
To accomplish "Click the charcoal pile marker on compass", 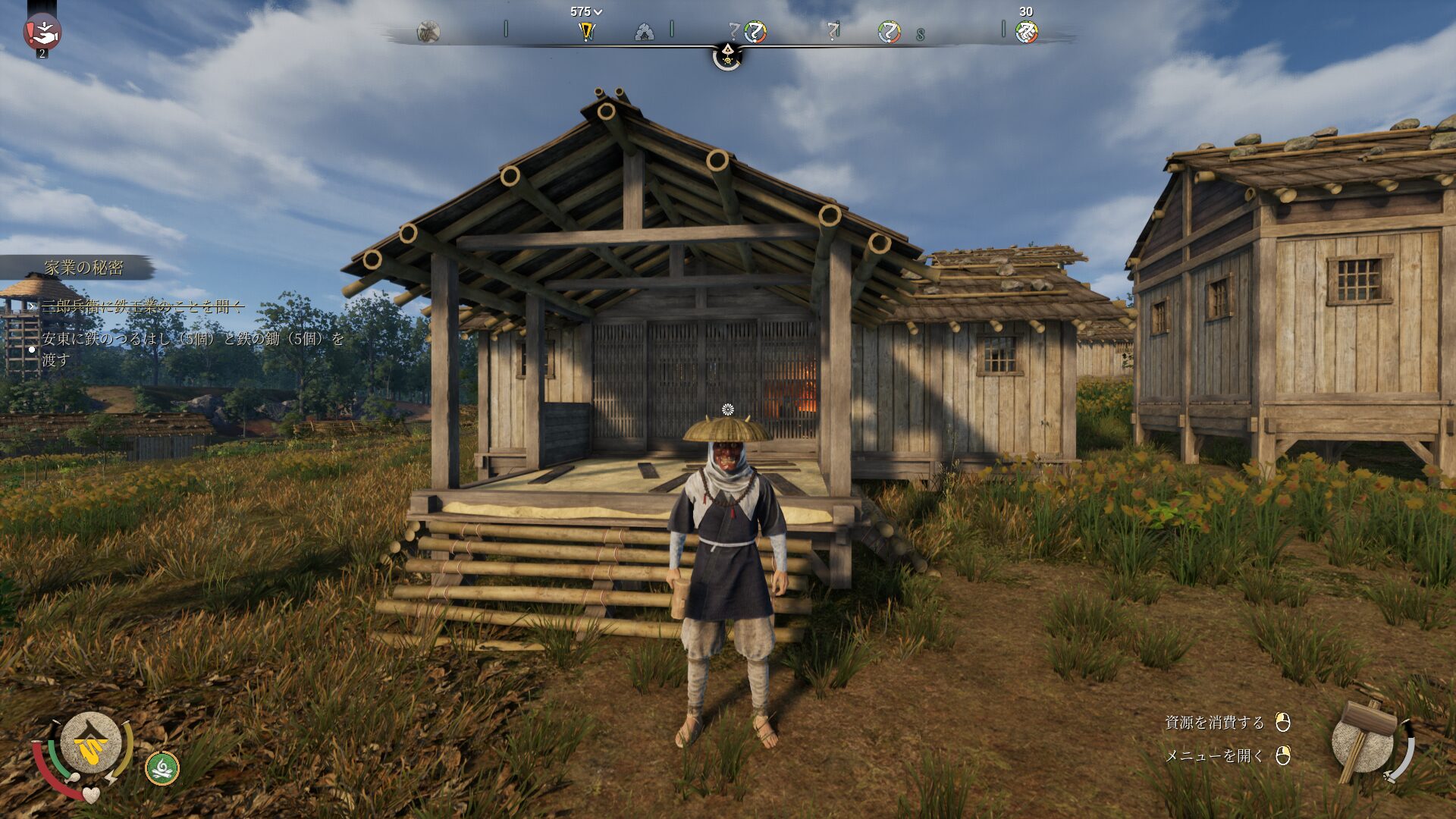I will pos(644,33).
